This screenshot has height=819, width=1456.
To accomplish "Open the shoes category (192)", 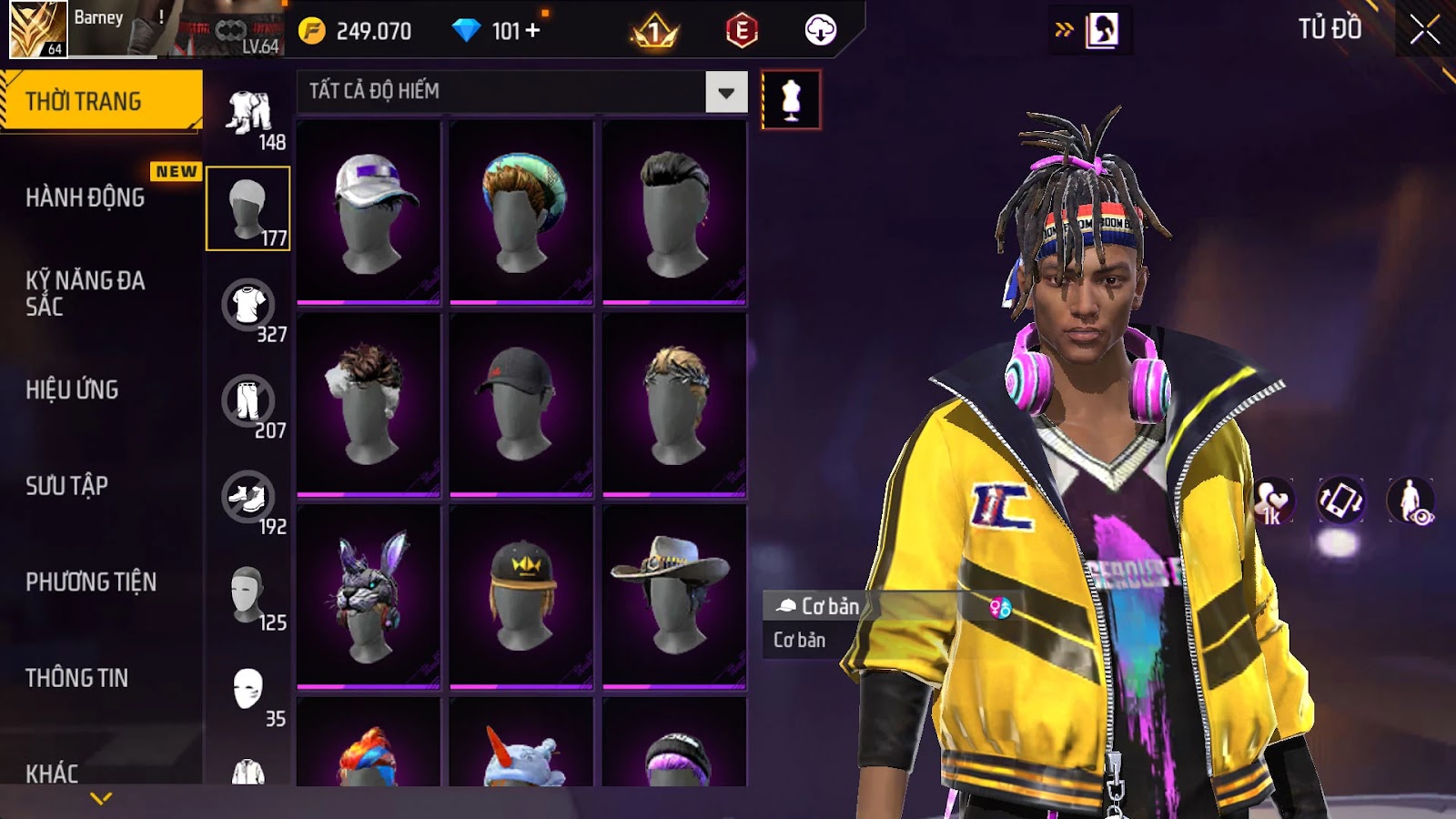I will click(x=248, y=499).
